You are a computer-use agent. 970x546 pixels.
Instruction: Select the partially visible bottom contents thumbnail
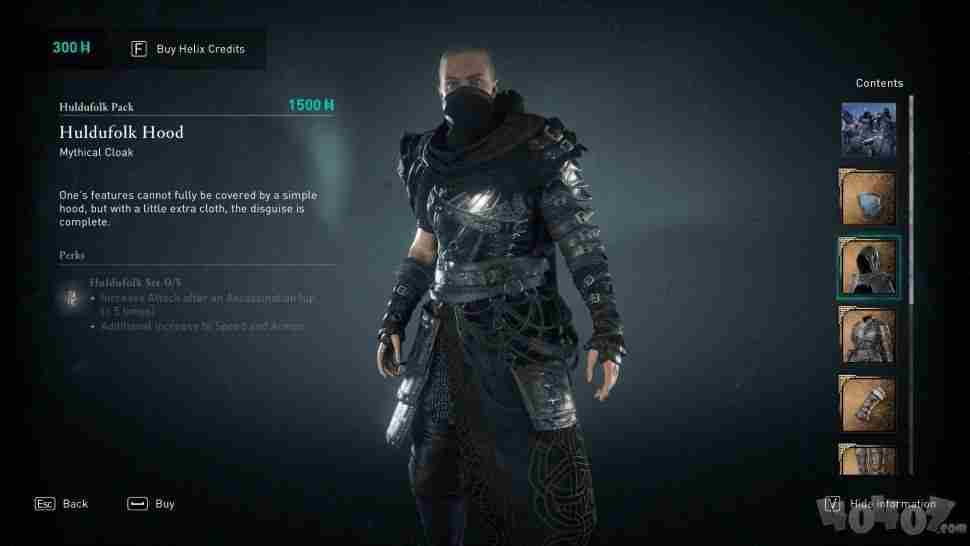coord(868,459)
